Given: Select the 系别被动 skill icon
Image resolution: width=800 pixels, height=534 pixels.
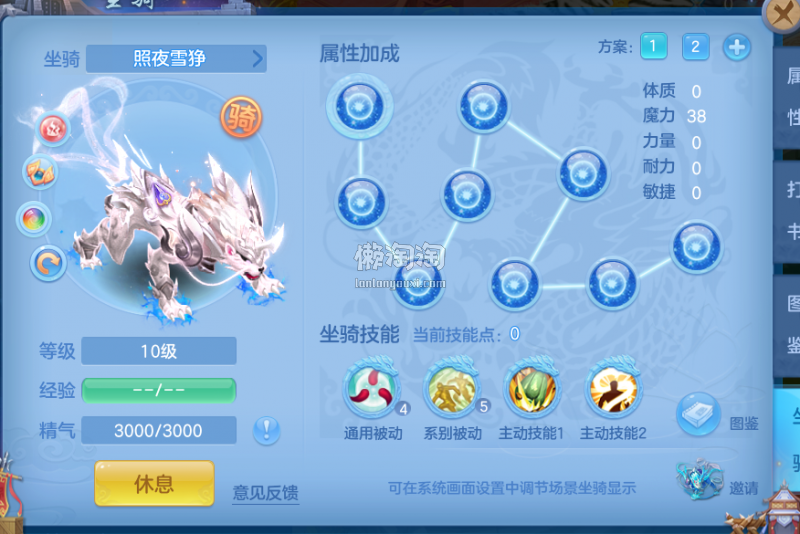Looking at the screenshot, I should (452, 391).
